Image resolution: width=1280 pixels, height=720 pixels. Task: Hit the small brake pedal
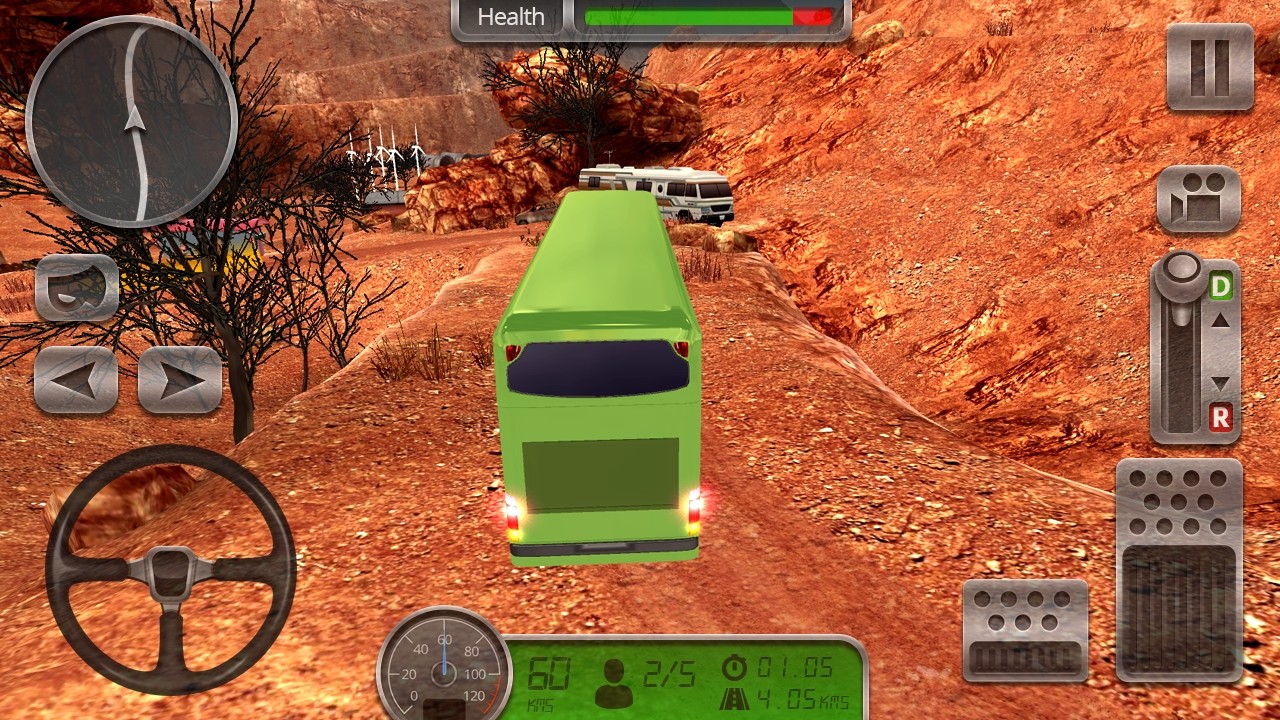(1025, 630)
